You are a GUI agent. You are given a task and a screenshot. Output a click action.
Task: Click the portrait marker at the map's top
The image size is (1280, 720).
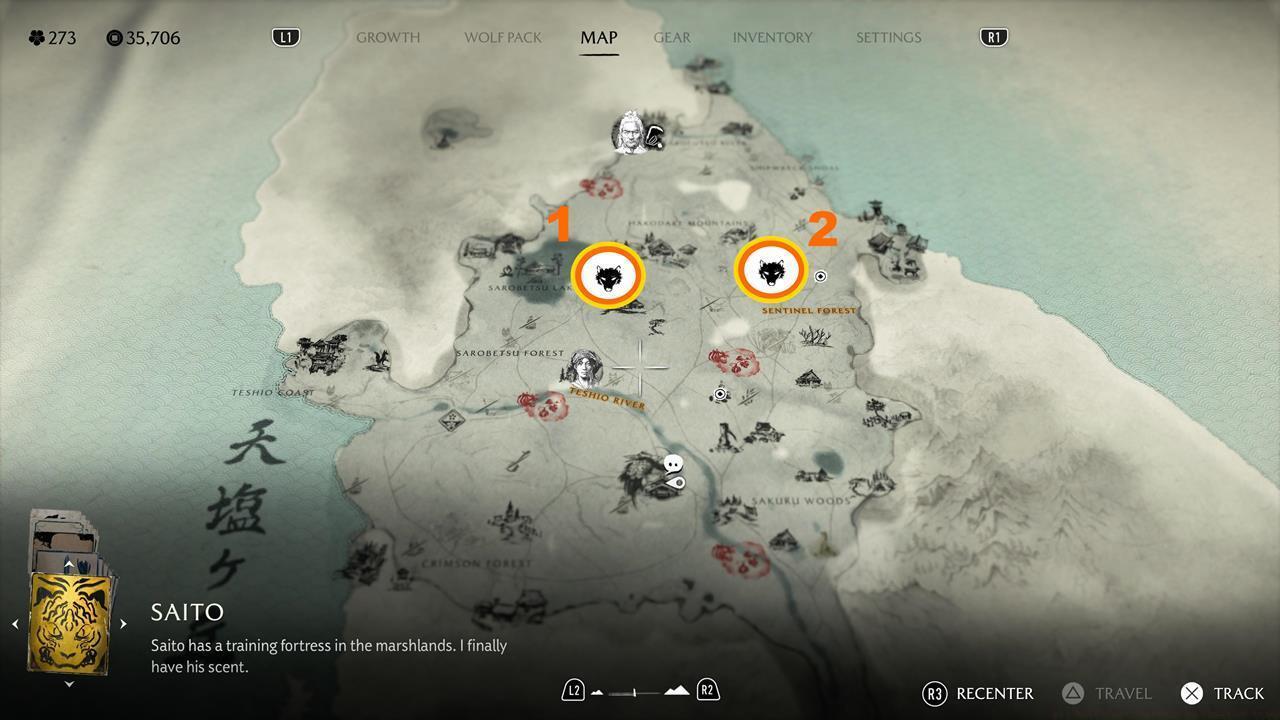pos(630,131)
